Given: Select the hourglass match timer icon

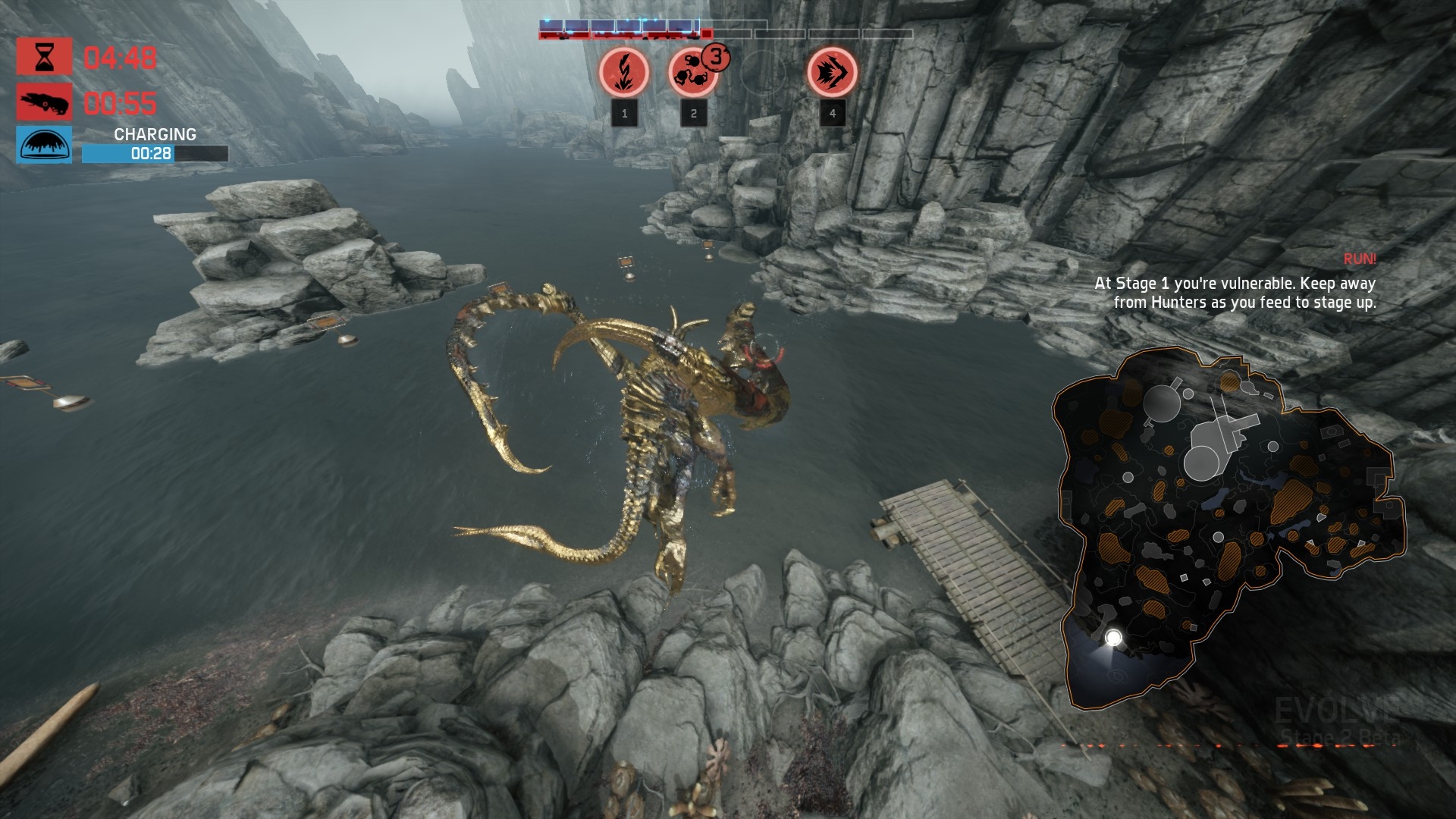Looking at the screenshot, I should point(45,57).
